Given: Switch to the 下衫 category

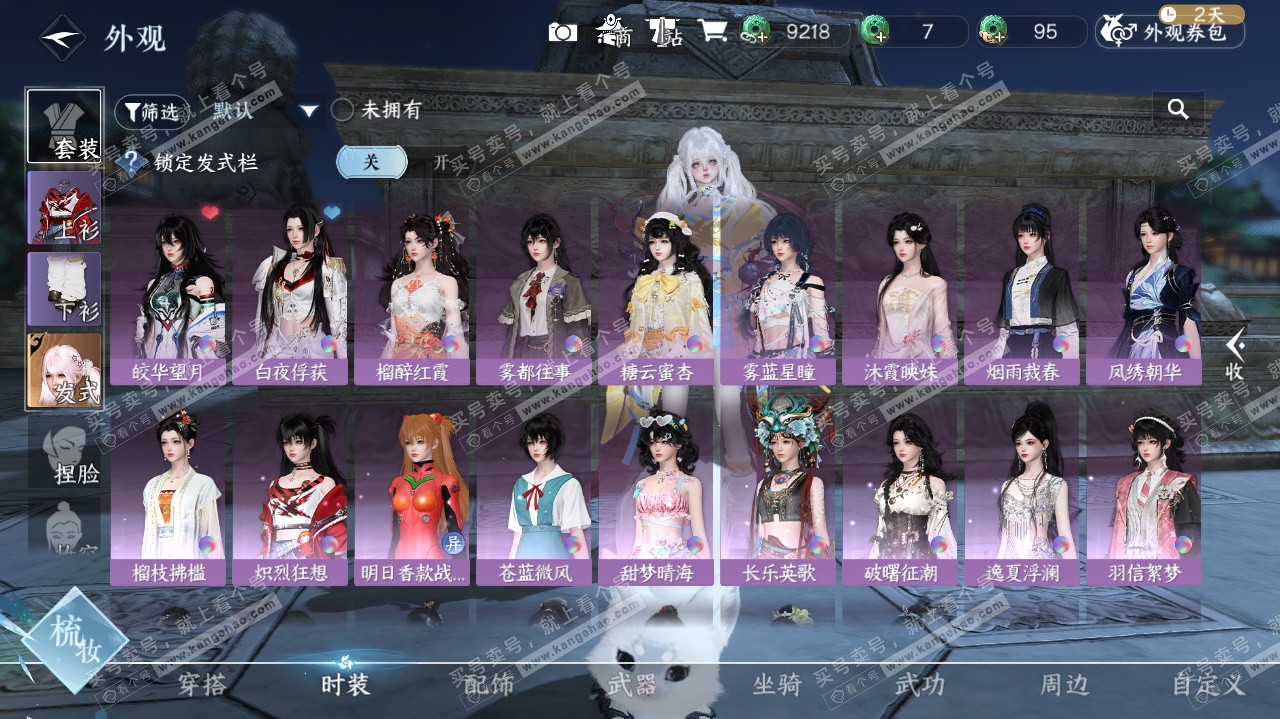Looking at the screenshot, I should click(x=64, y=289).
